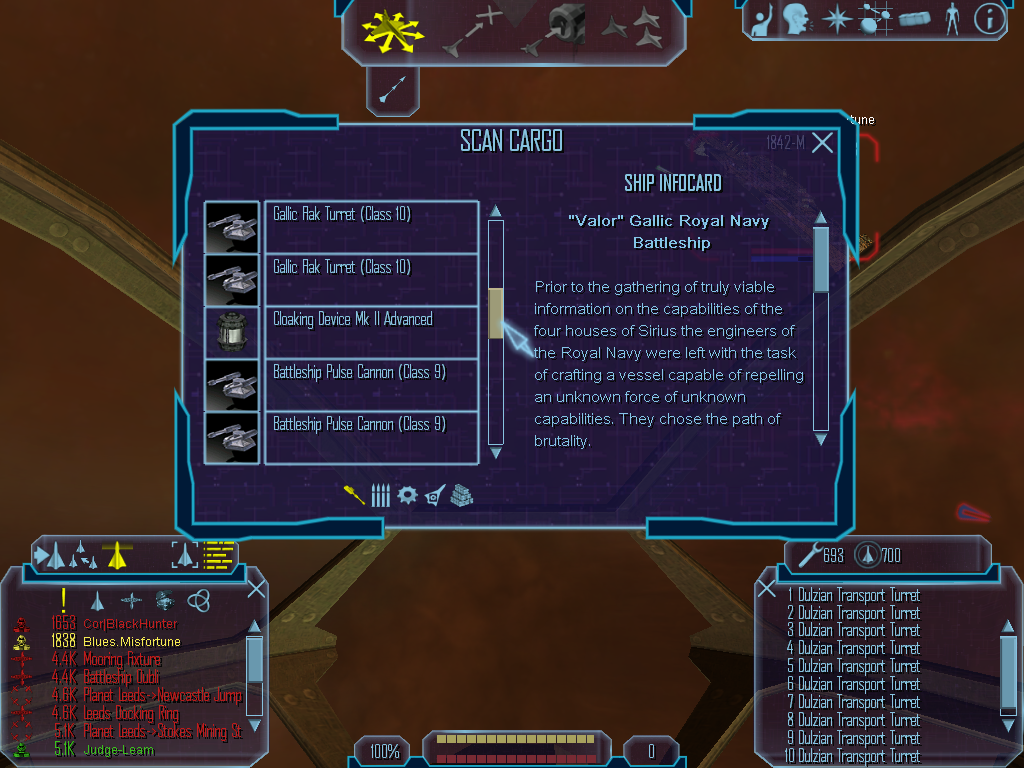Open the nav map star icon
1024x768 pixels.
(x=835, y=18)
